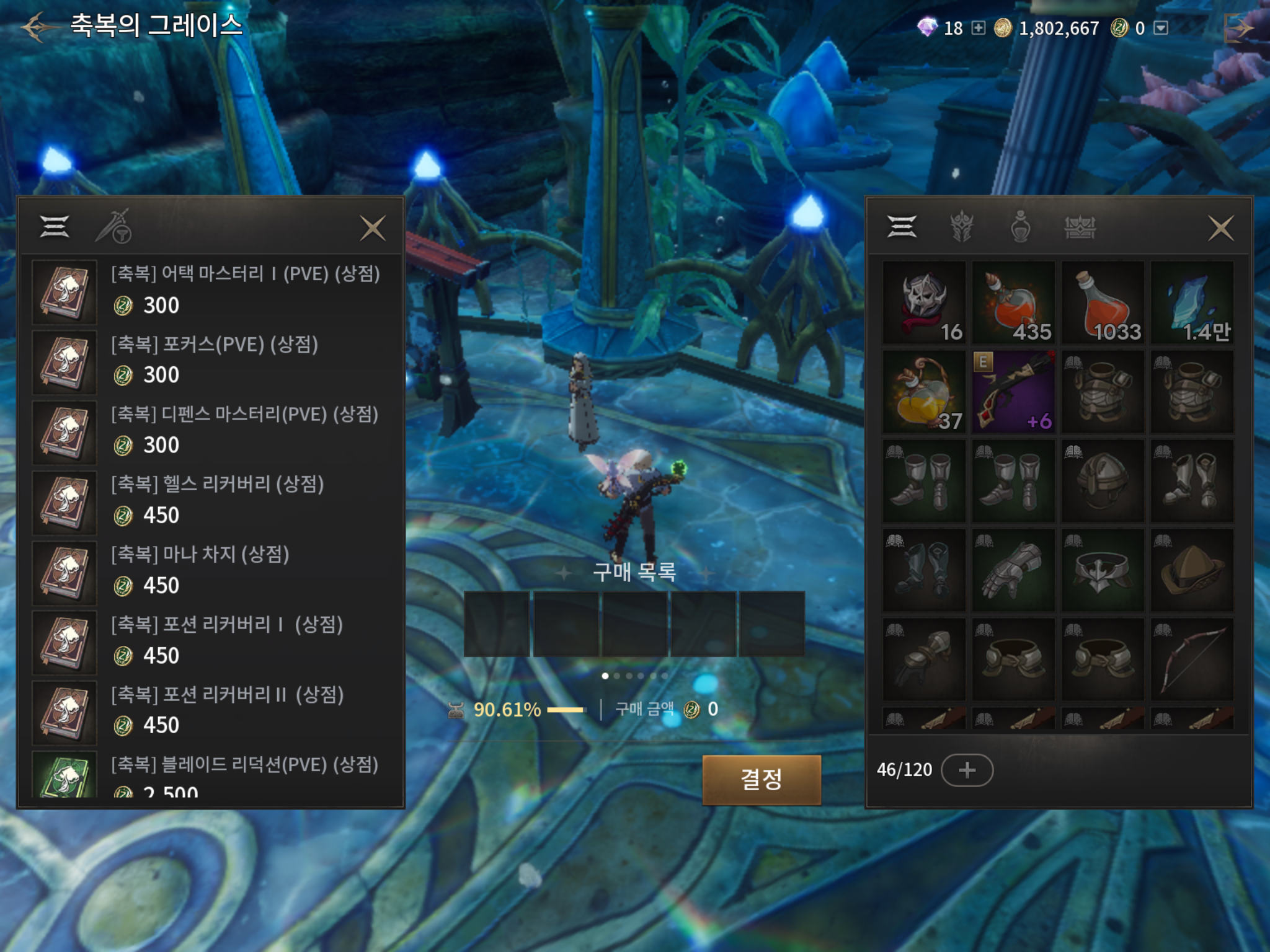Close the shop list panel

(x=373, y=228)
